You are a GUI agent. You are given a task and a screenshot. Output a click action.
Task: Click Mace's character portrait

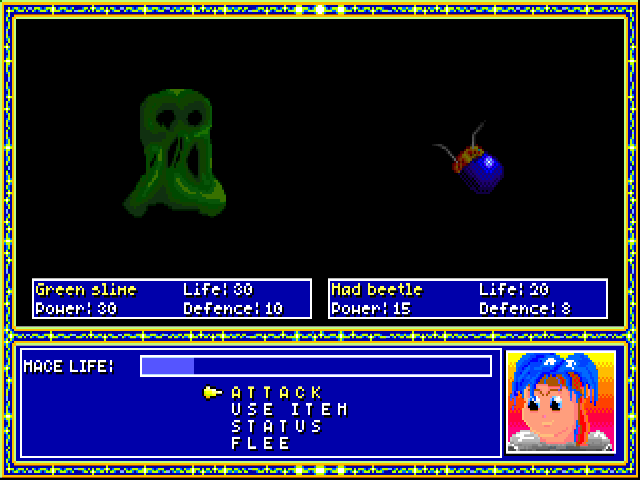coord(561,402)
